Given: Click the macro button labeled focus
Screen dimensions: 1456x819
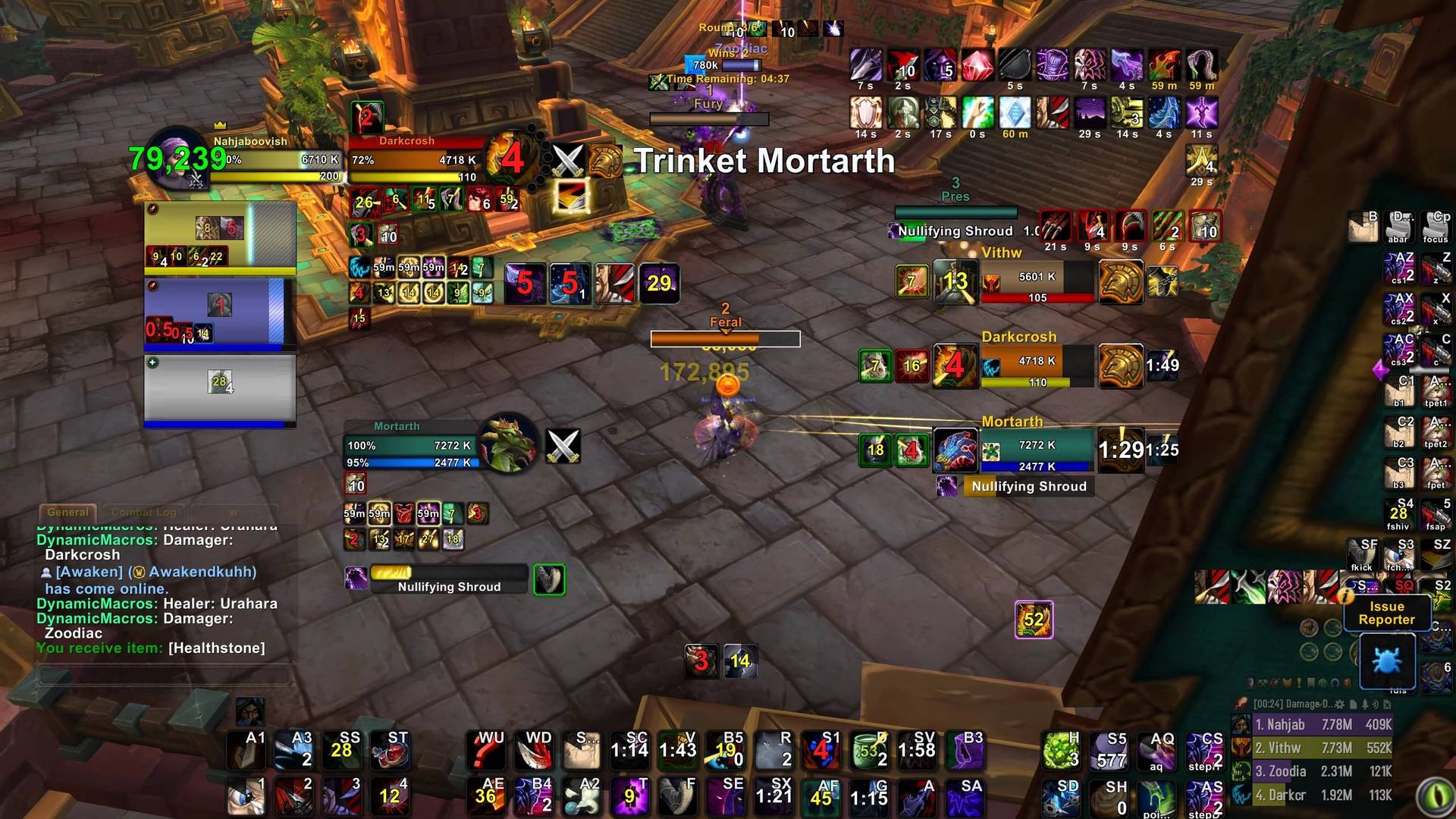Looking at the screenshot, I should tap(1436, 227).
